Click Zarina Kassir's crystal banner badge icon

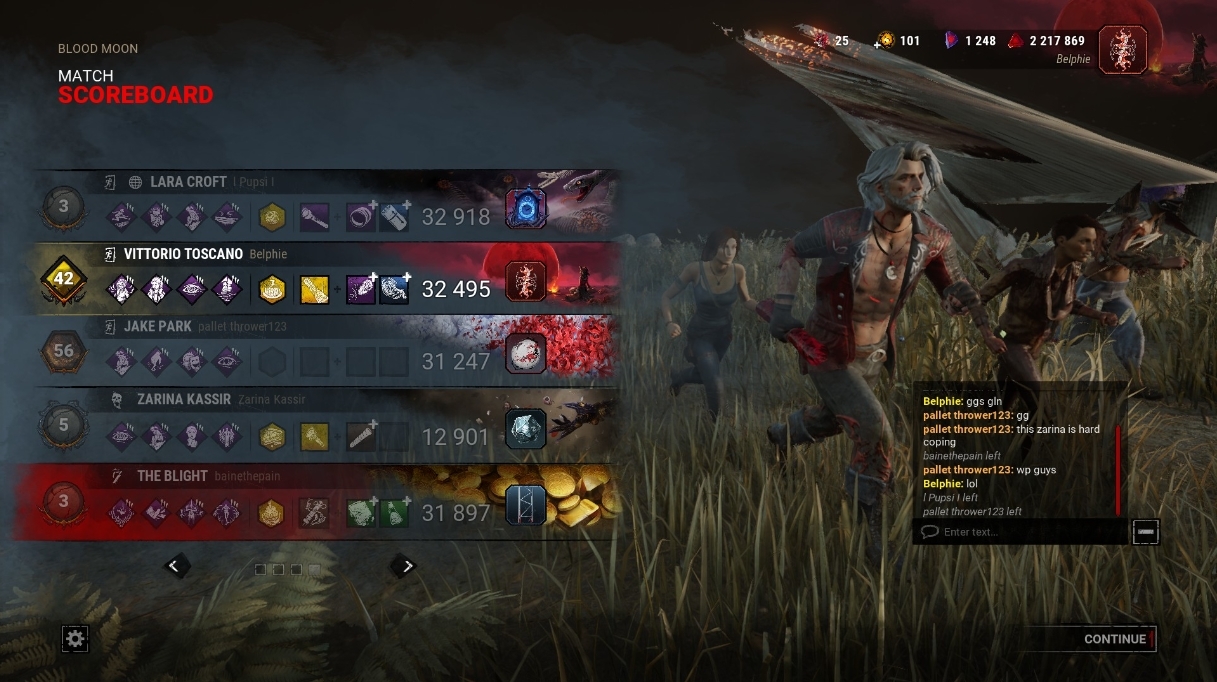coord(526,429)
